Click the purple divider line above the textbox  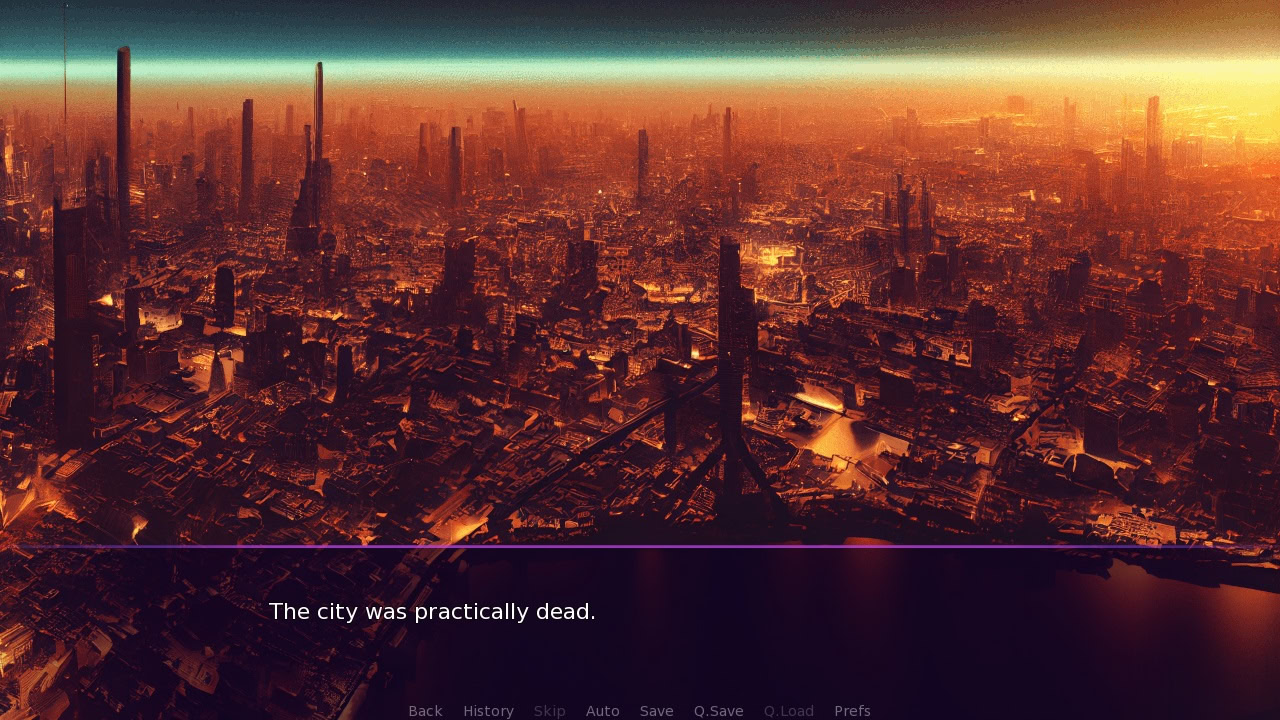tap(640, 547)
